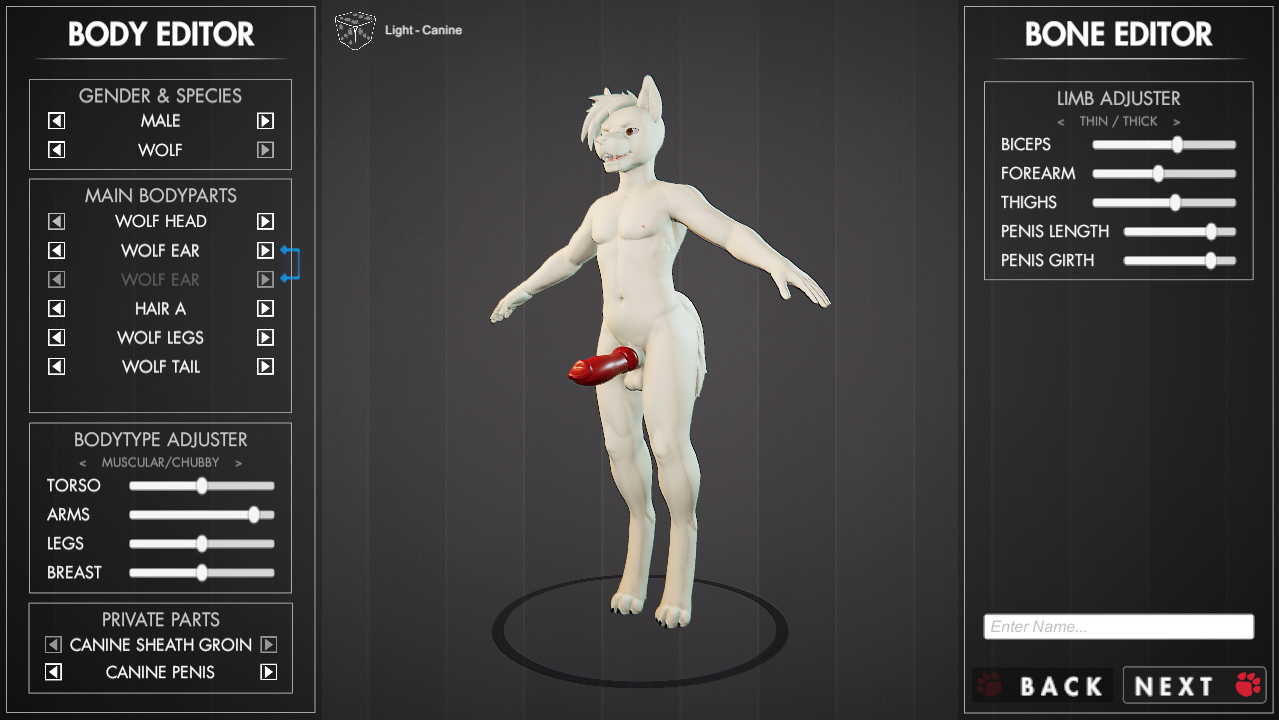Screen dimensions: 1279x720
Task: Set the FOREARM thickness slider
Action: pos(1158,174)
